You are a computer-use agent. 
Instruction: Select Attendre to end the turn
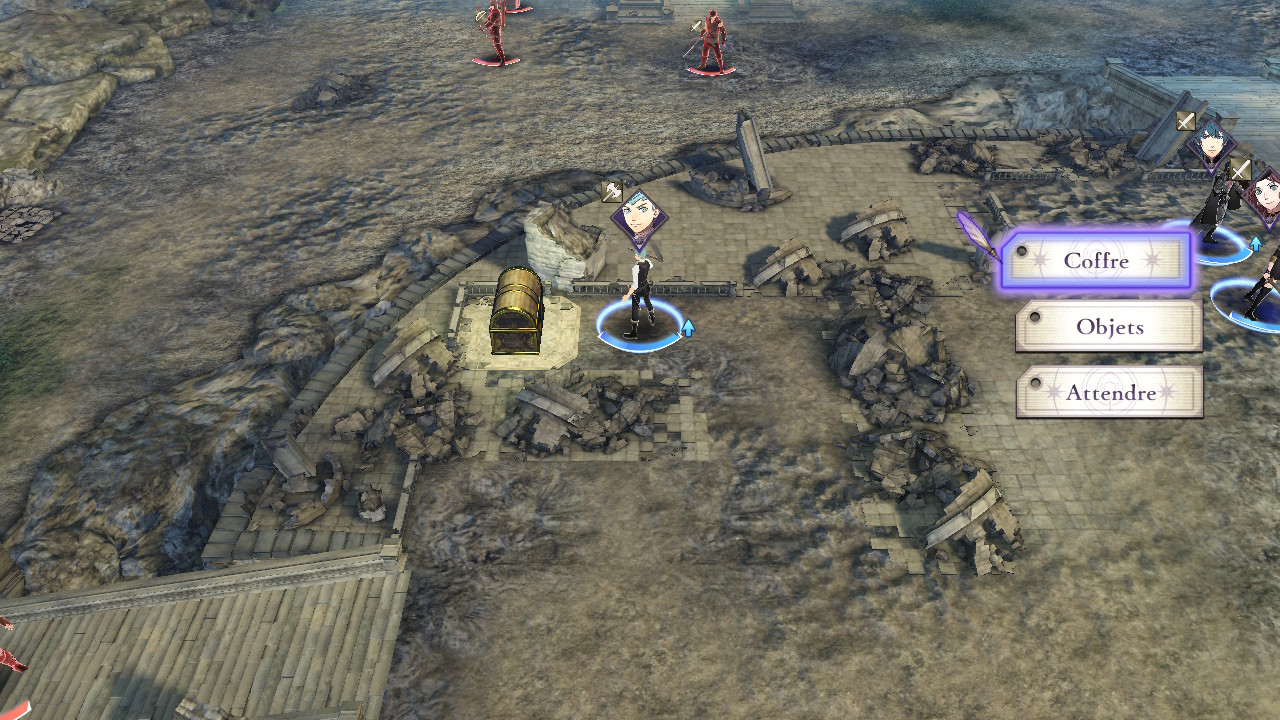(x=1110, y=393)
